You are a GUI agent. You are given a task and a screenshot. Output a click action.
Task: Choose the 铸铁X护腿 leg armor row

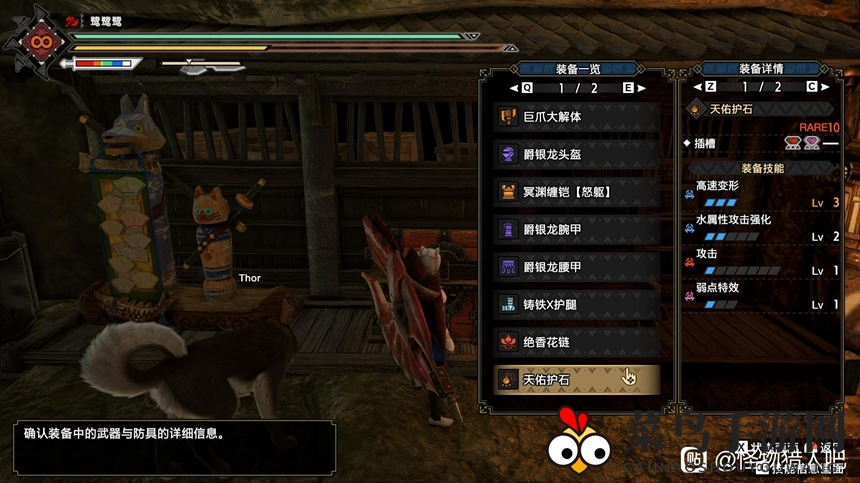pyautogui.click(x=576, y=304)
